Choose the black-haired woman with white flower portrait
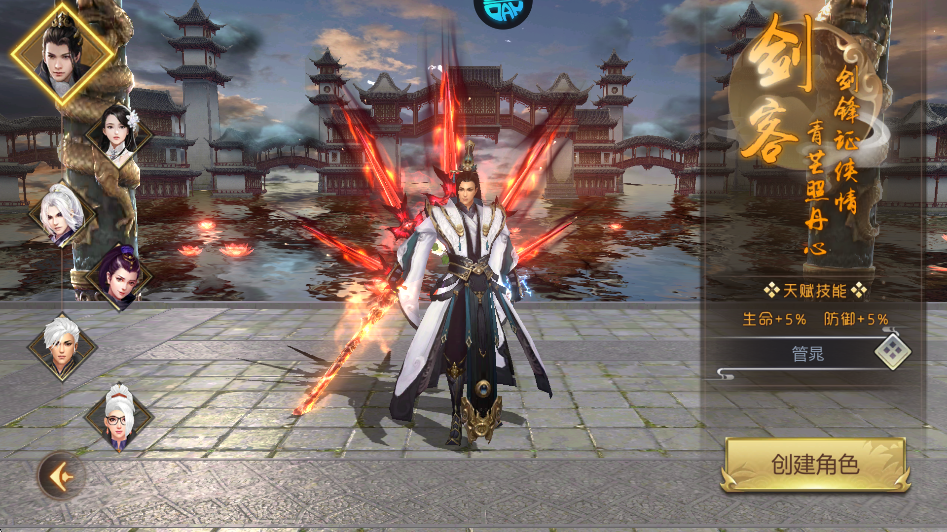The image size is (947, 532). point(120,134)
